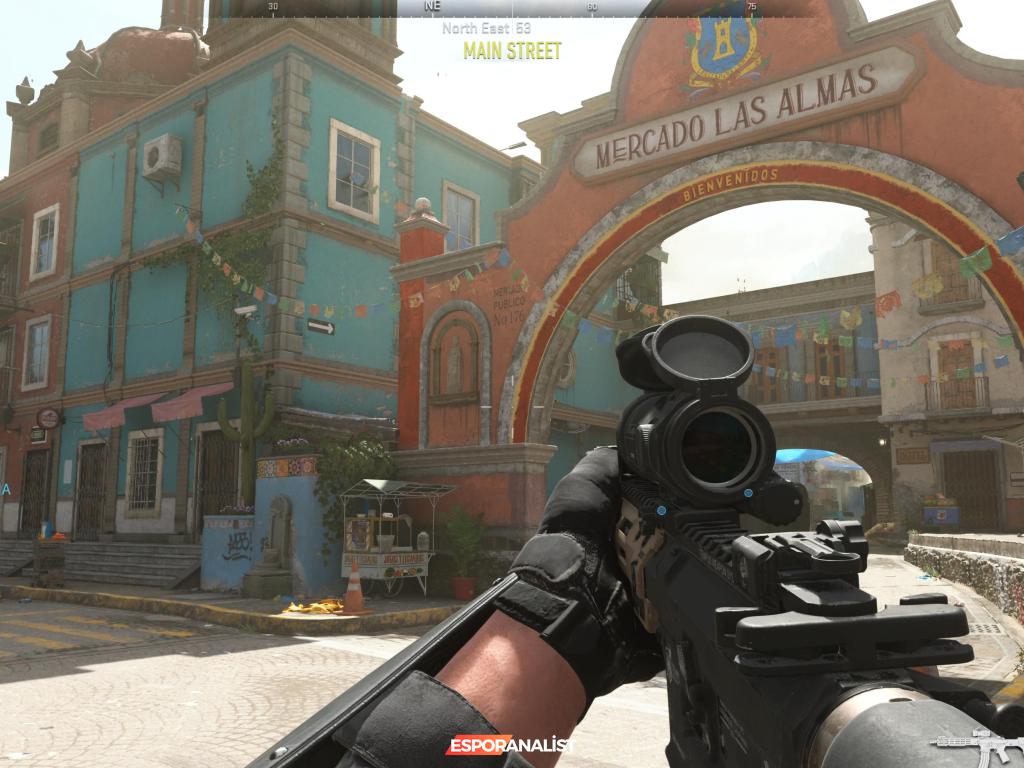Click the objective A marker
Screen dimensions: 1024x768
(6, 489)
